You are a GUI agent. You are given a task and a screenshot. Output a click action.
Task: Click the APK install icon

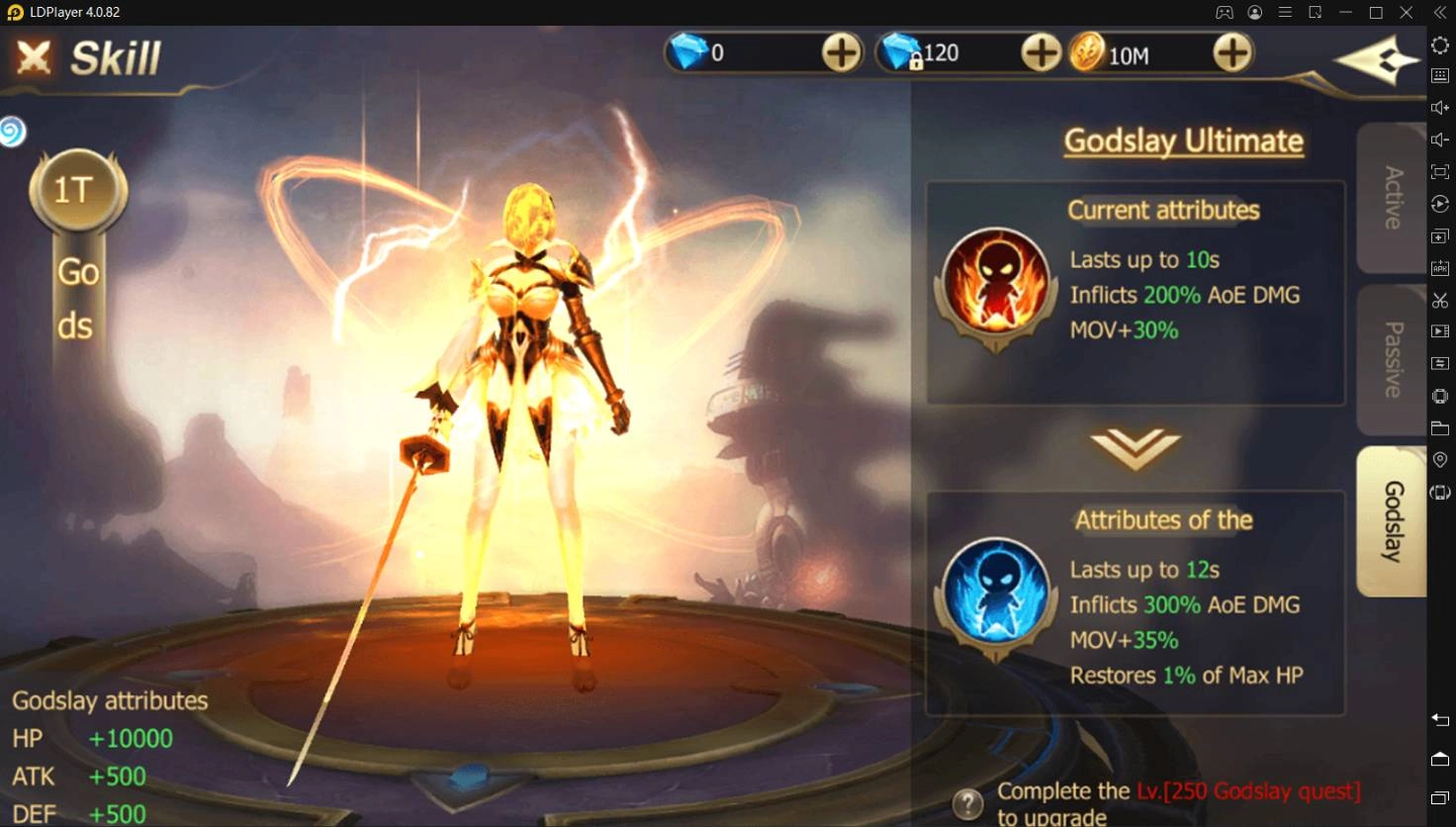click(x=1440, y=267)
